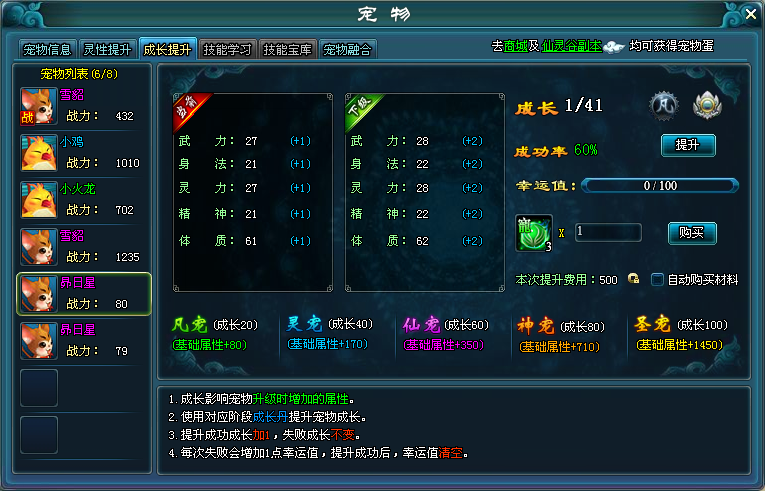Close the 宠物 window
Image resolution: width=765 pixels, height=491 pixels.
tap(751, 13)
